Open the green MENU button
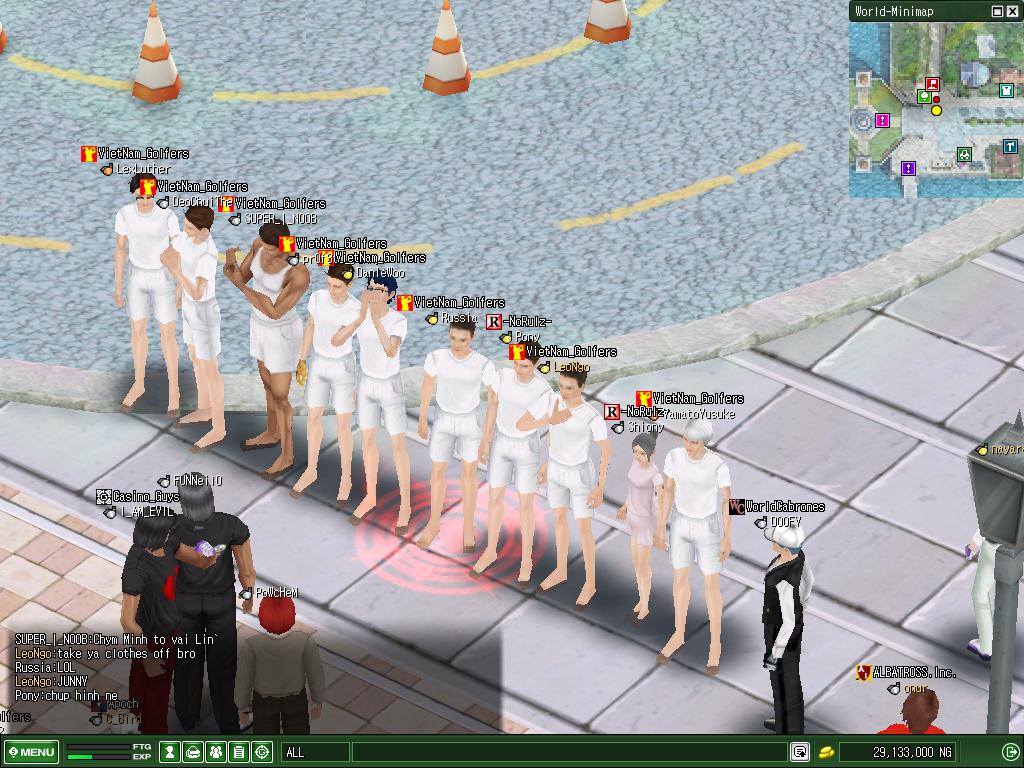This screenshot has height=768, width=1024. 31,752
